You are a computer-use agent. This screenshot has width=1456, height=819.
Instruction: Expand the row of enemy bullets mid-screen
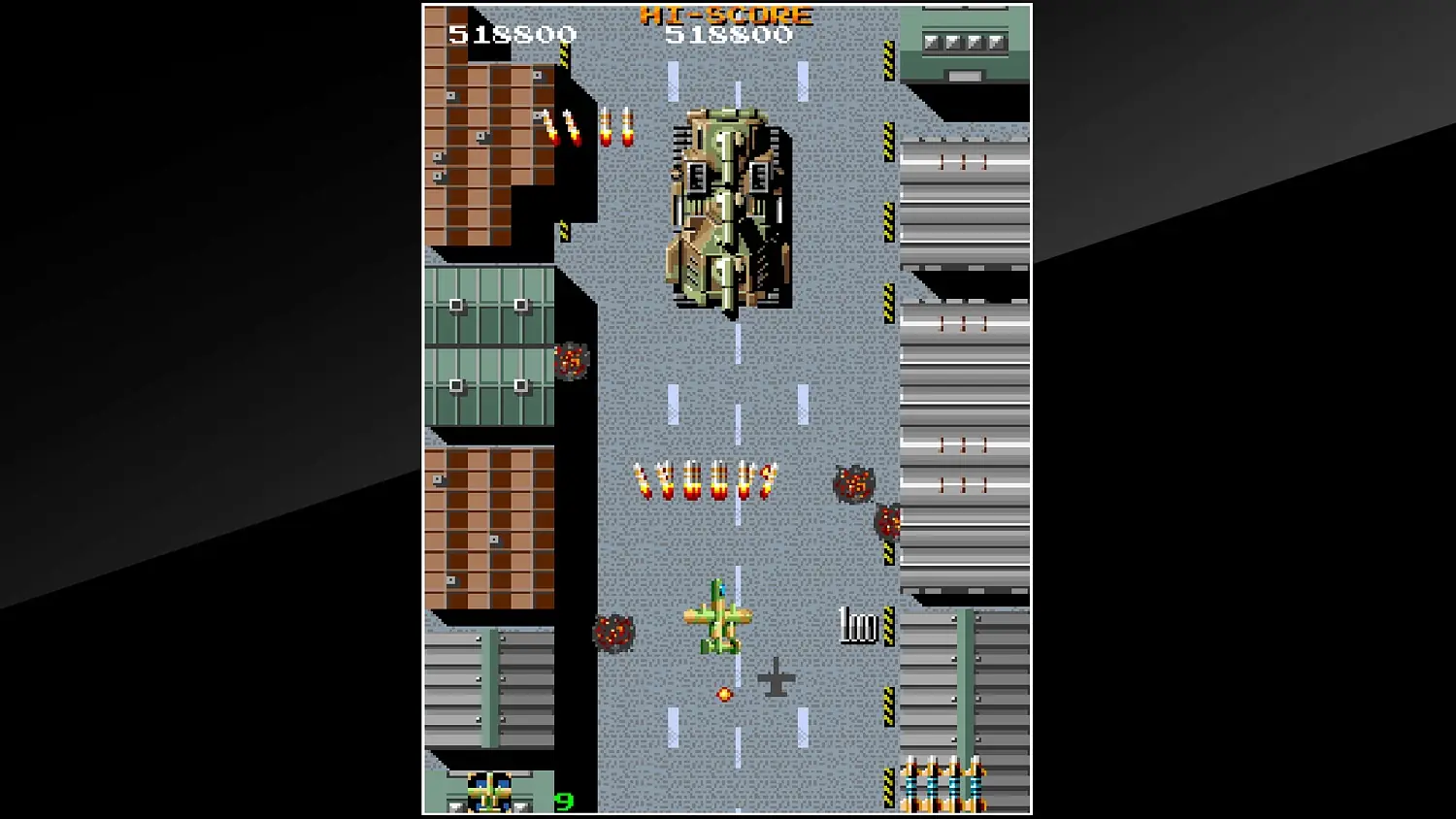coord(704,478)
